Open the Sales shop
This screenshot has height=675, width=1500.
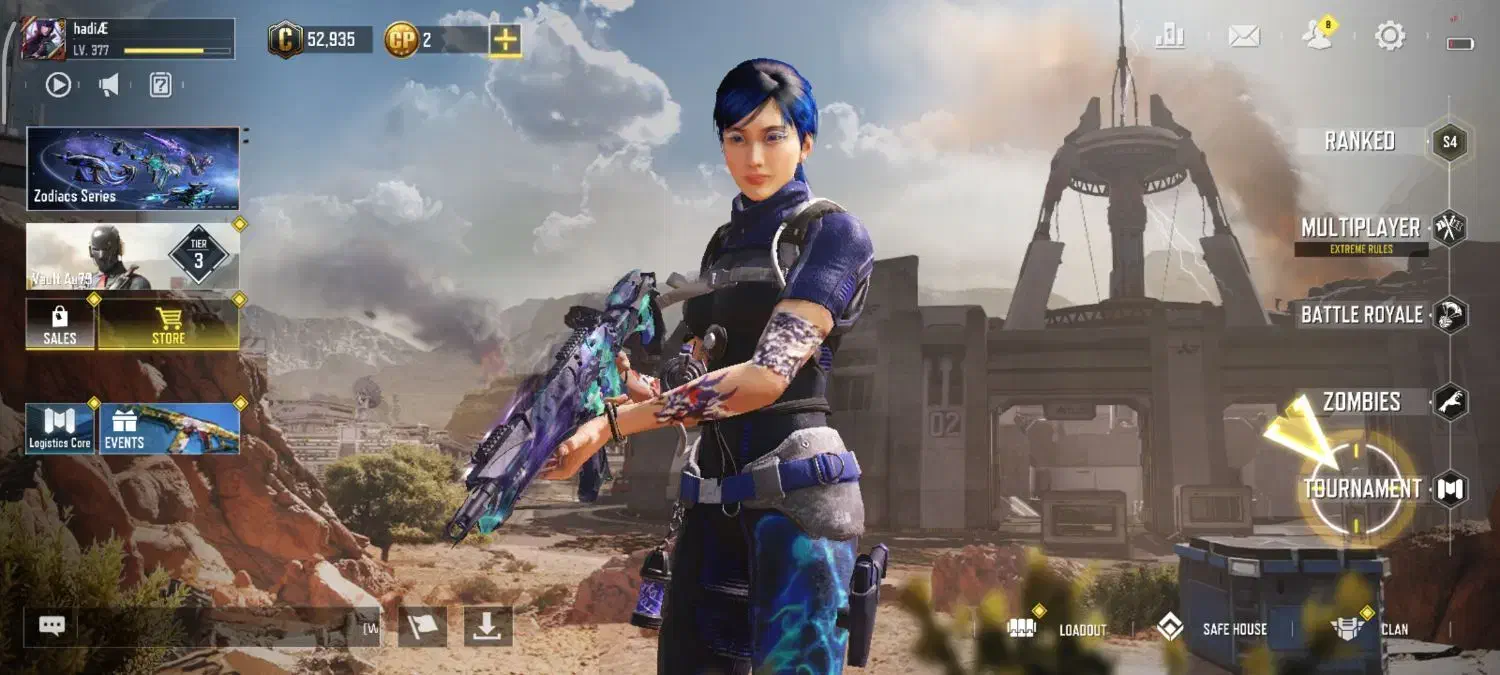[60, 323]
